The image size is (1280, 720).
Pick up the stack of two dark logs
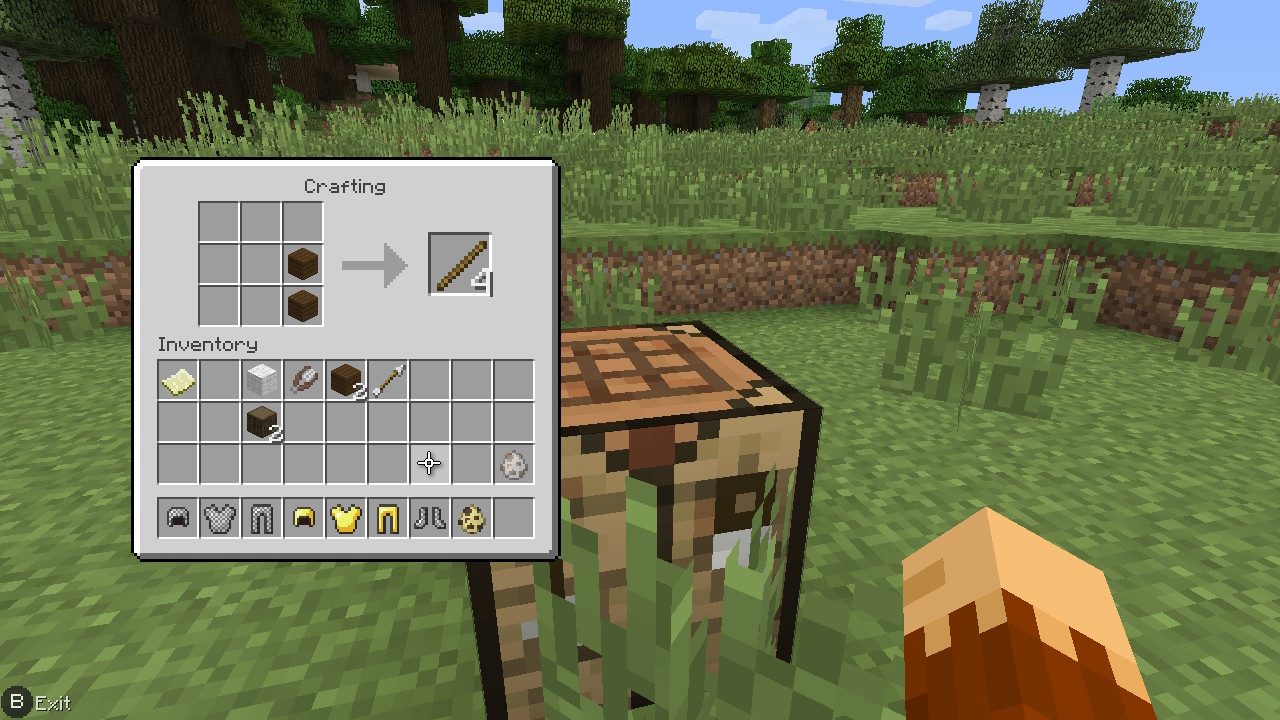(262, 422)
